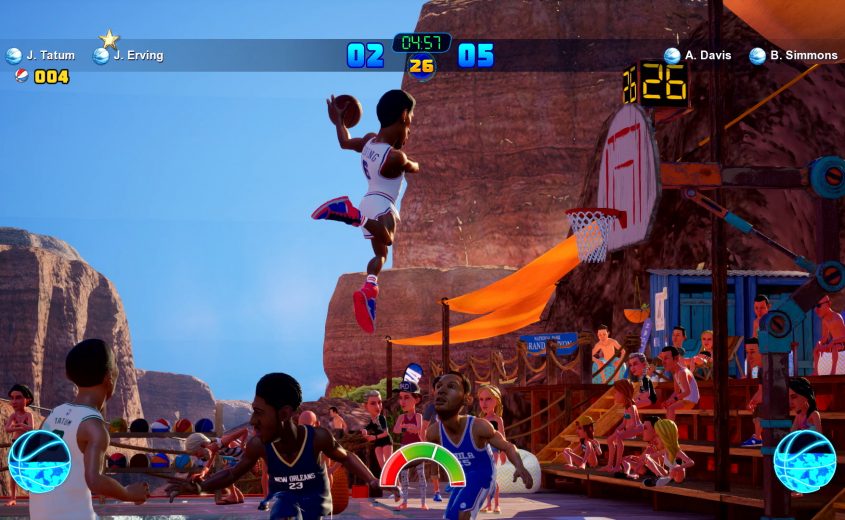Image resolution: width=845 pixels, height=520 pixels.
Task: Activate the glowing basketball power-up for Davis's team
Action: pos(805,461)
